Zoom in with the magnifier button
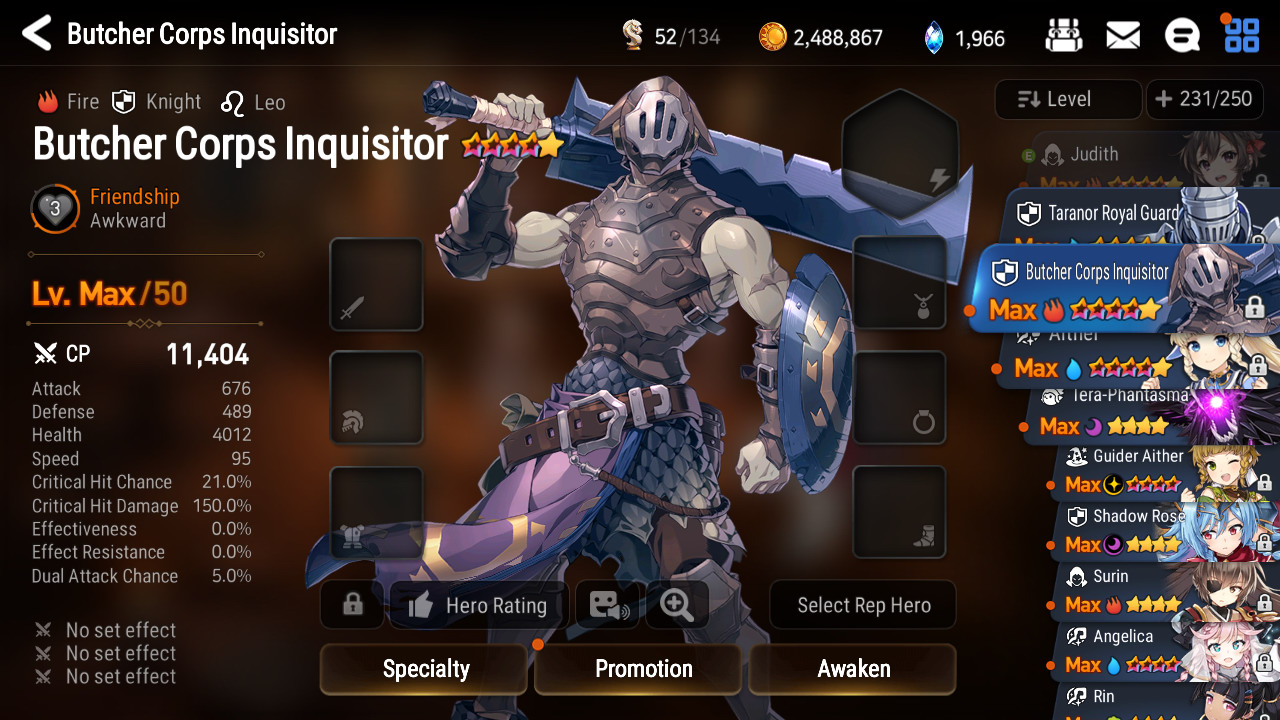 pos(677,605)
